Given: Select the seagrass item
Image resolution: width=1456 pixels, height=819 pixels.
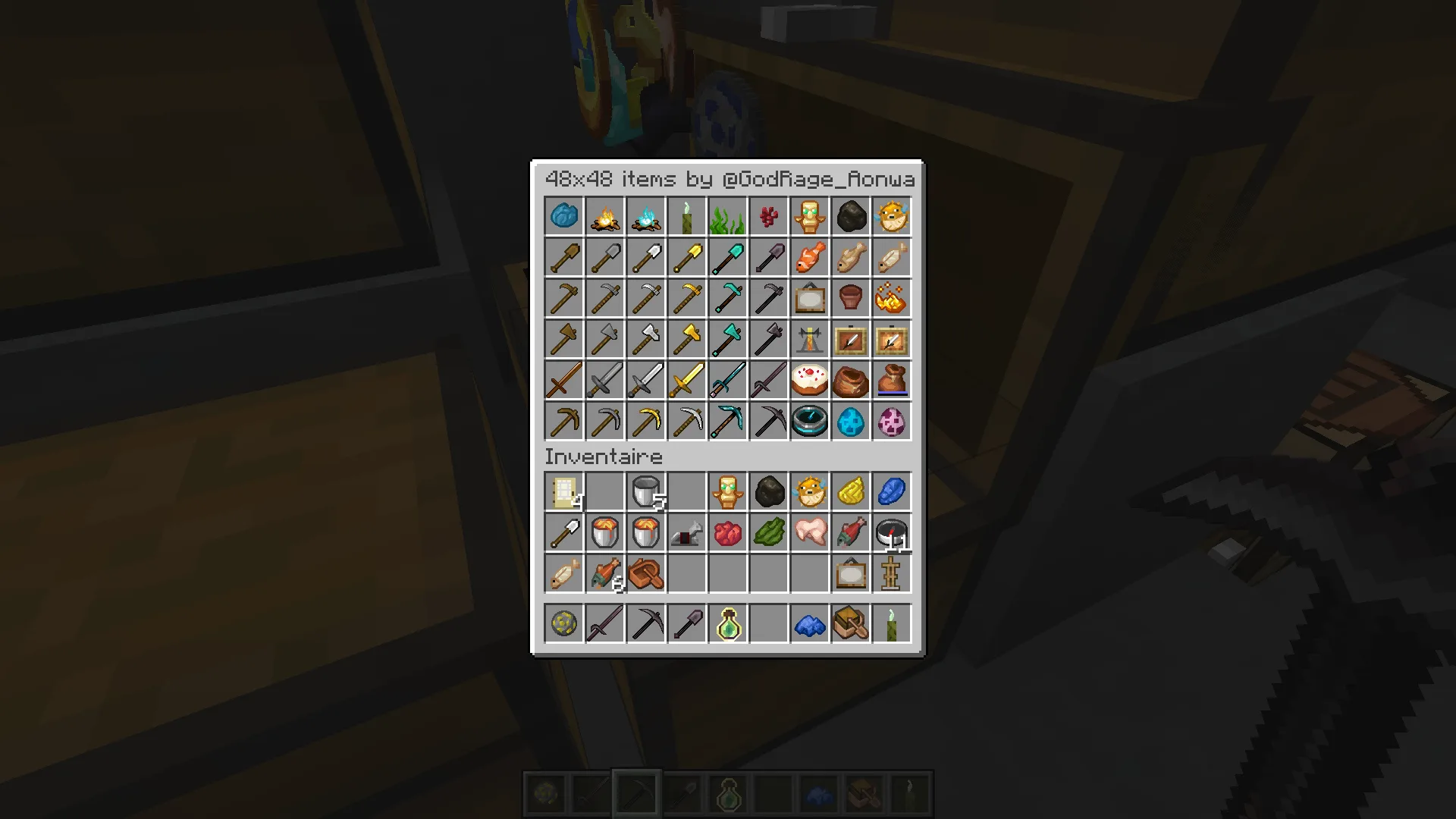Looking at the screenshot, I should pos(727,216).
